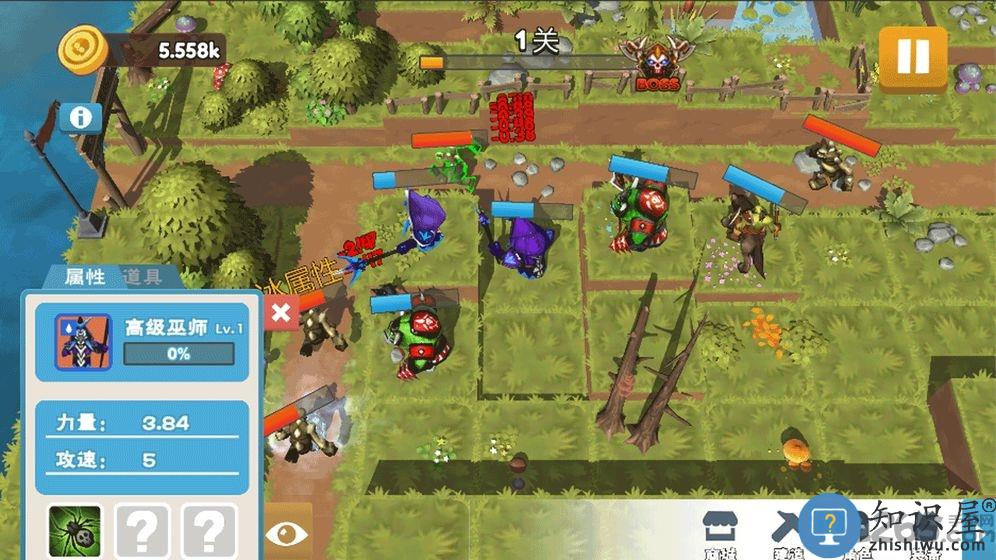Click the BOSS icon on the progress bar
Screen dimensions: 996x560
[x=655, y=64]
